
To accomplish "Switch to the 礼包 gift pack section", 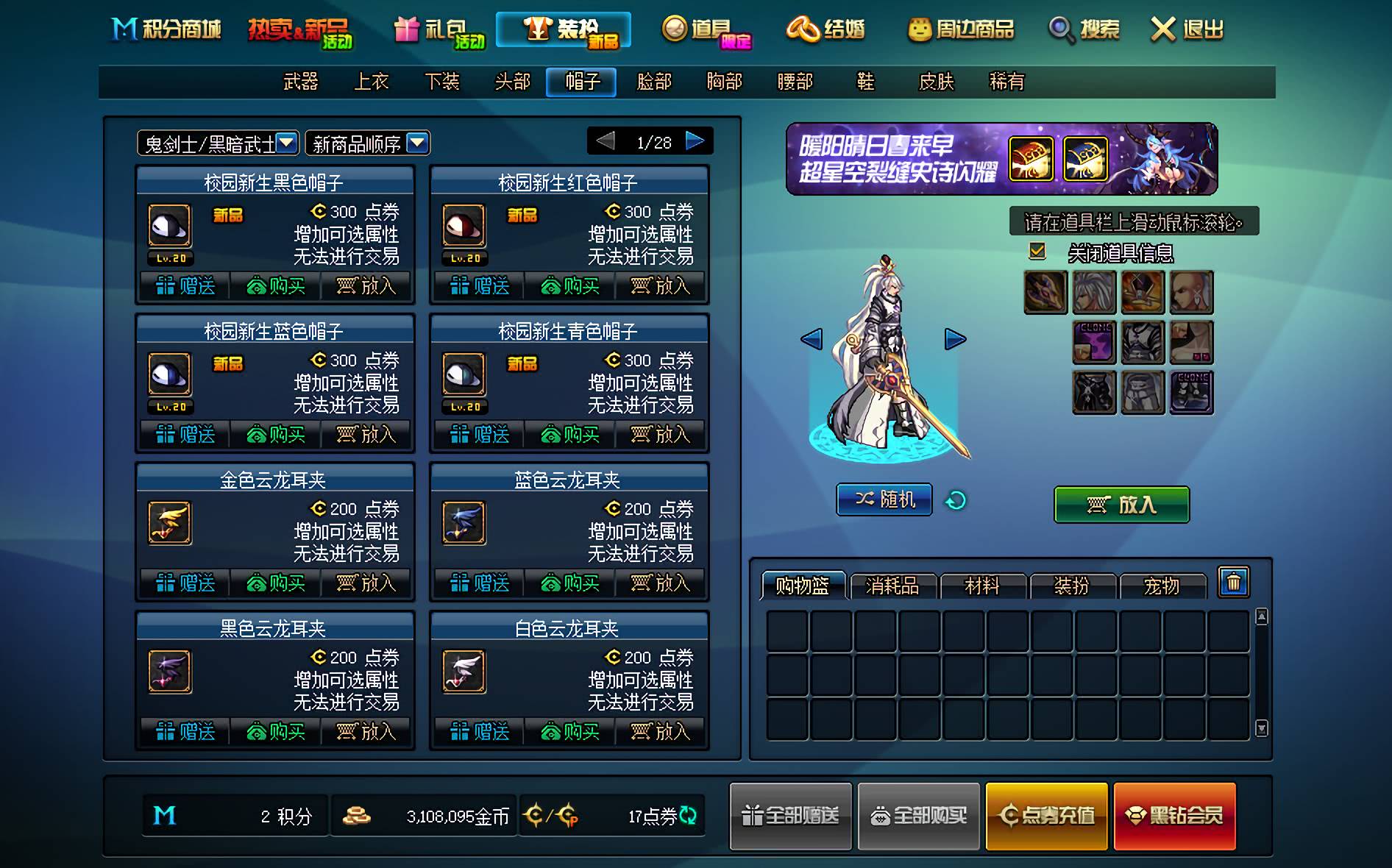I will (439, 31).
